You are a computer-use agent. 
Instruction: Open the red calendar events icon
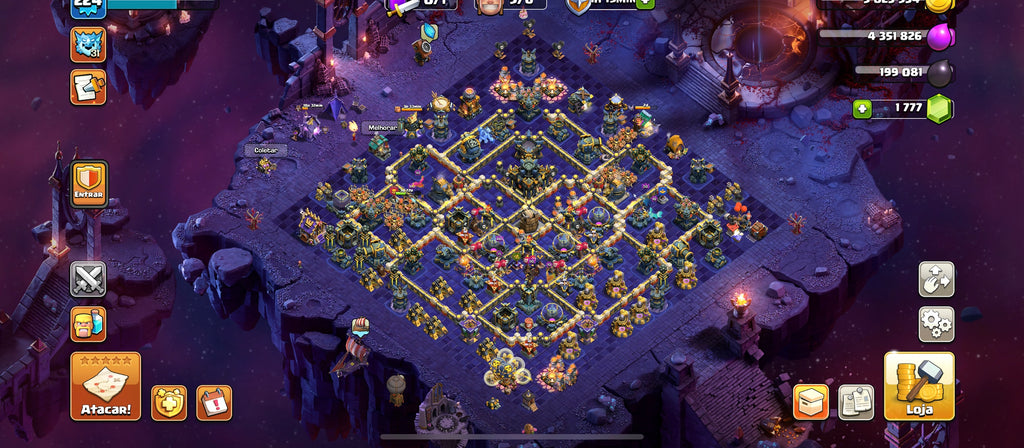(x=214, y=402)
